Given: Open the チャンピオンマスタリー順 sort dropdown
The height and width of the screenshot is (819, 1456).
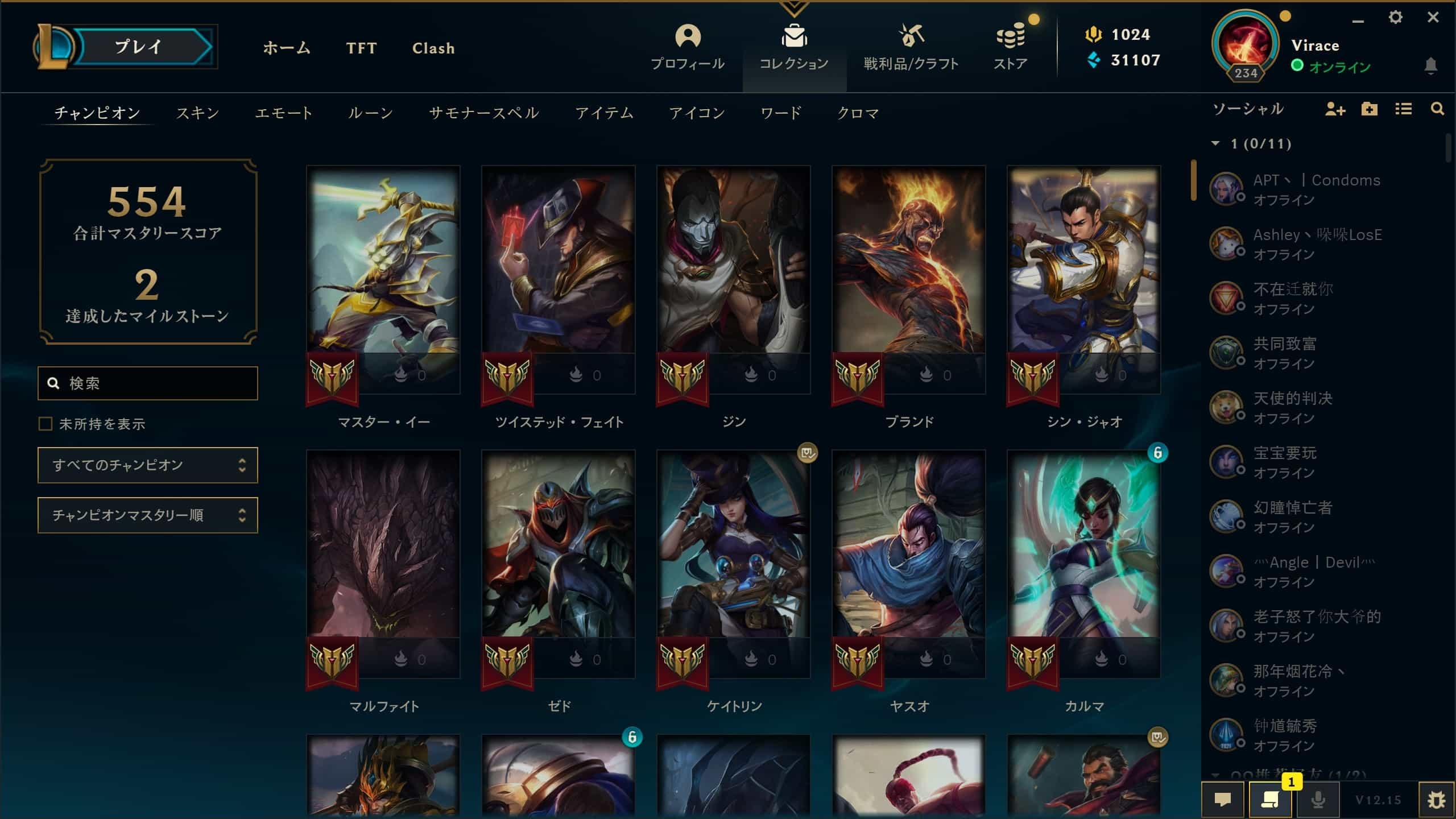Looking at the screenshot, I should click(x=148, y=515).
